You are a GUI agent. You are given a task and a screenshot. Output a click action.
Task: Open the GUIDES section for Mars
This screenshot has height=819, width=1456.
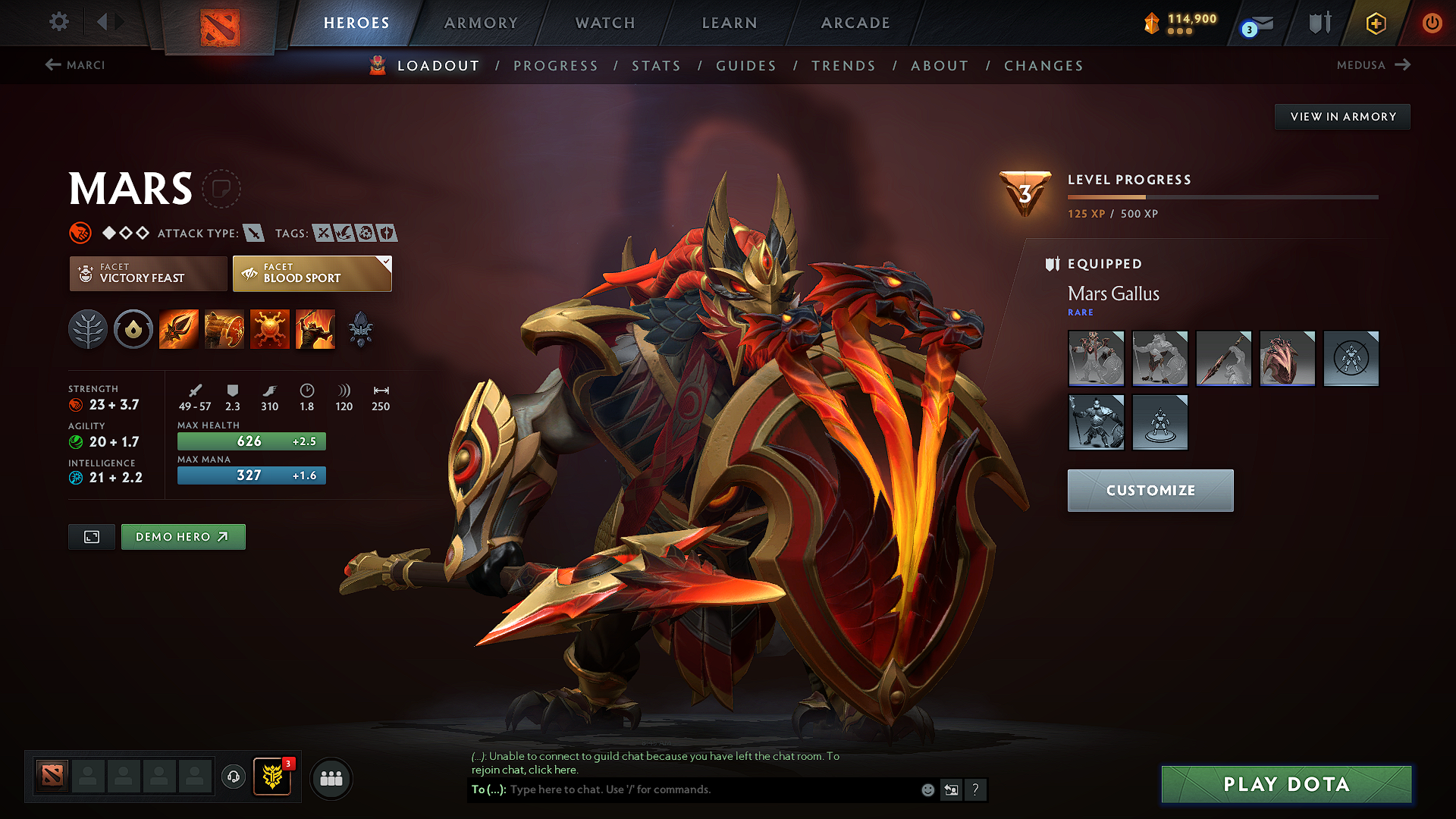click(x=745, y=66)
